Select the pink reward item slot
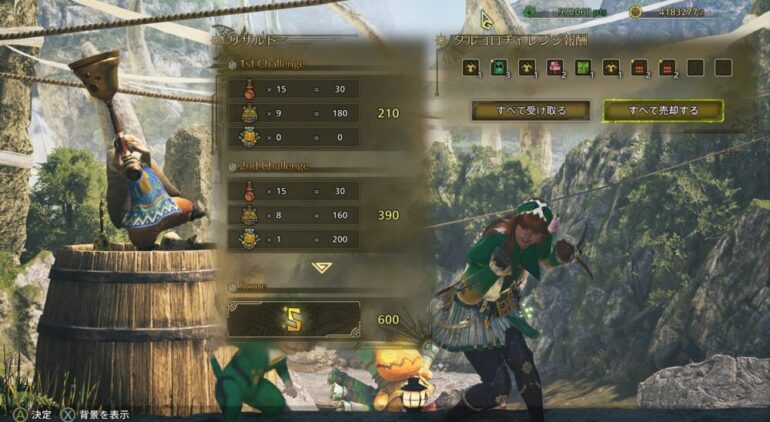 (557, 68)
